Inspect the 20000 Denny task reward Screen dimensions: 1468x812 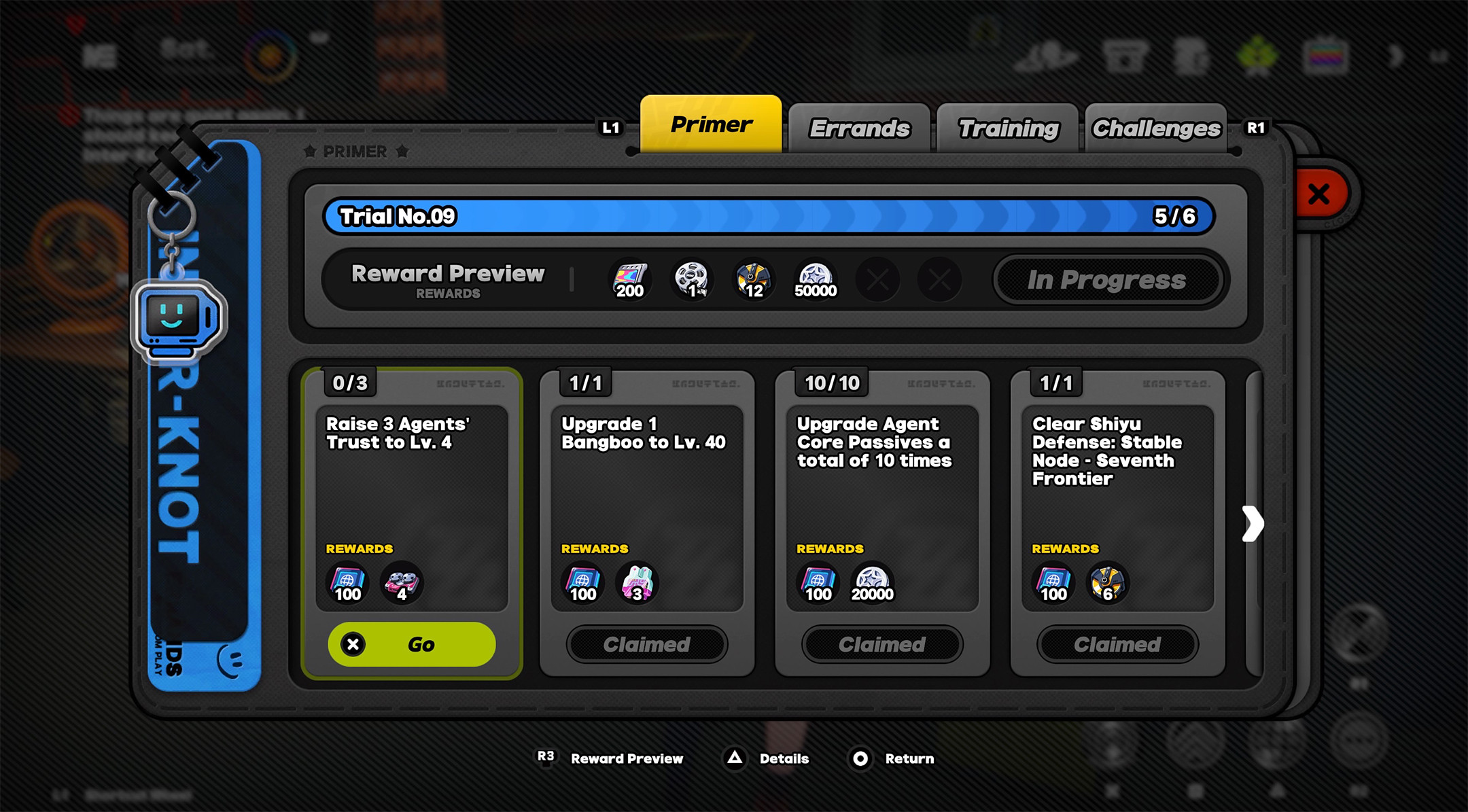pos(873,583)
